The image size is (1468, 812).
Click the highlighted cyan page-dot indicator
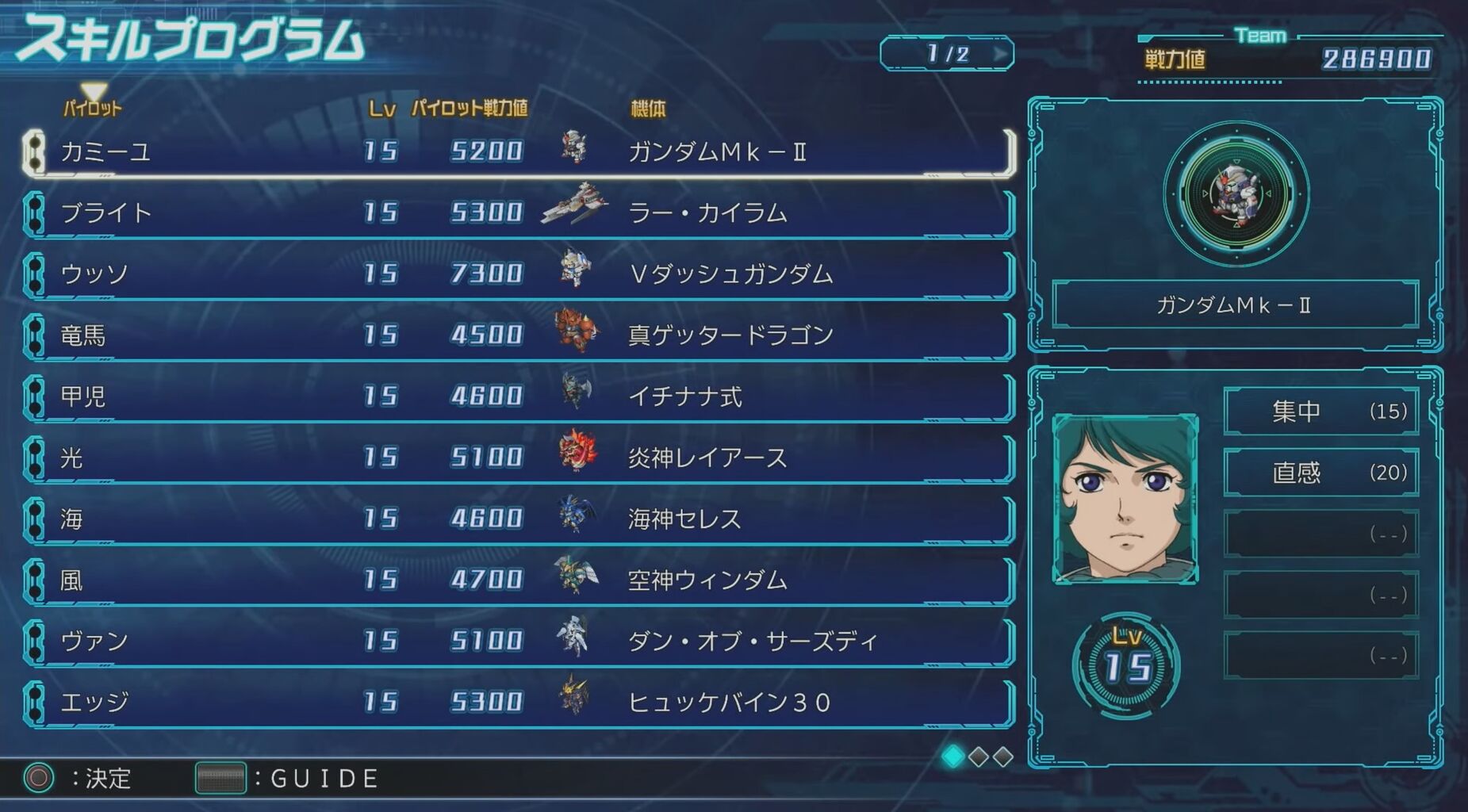point(952,756)
